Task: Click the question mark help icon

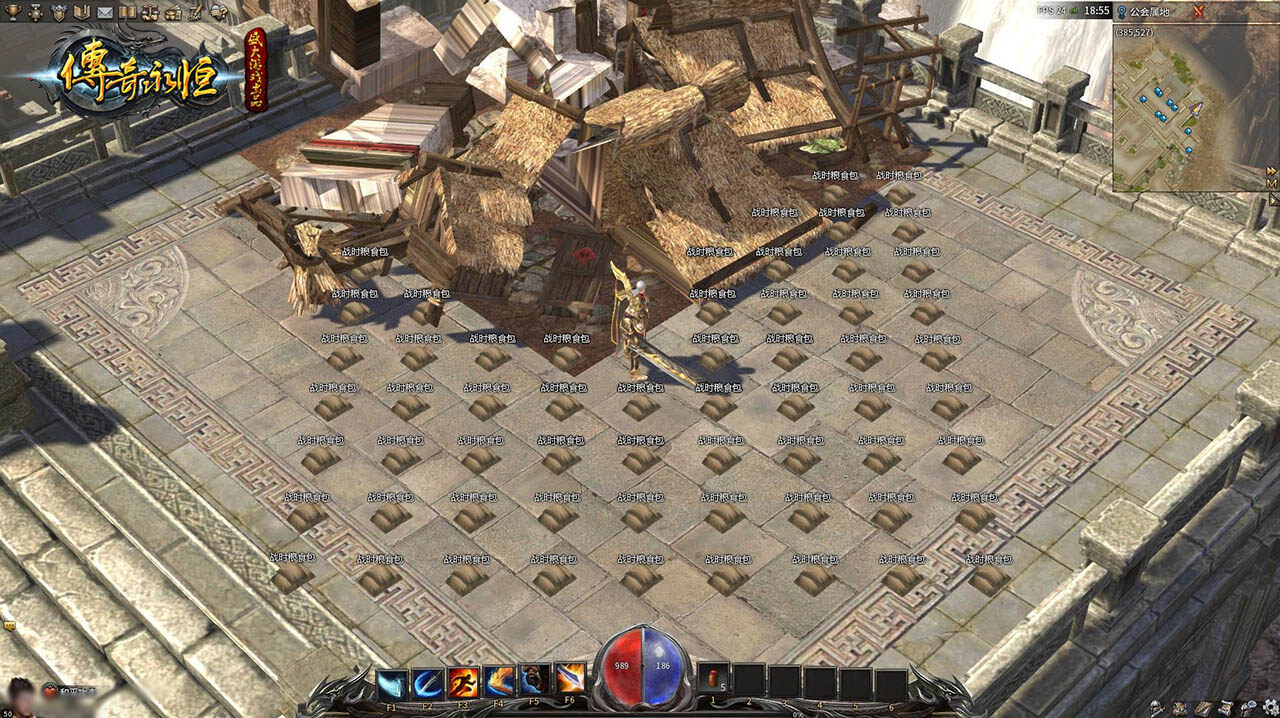Action: [x=218, y=11]
